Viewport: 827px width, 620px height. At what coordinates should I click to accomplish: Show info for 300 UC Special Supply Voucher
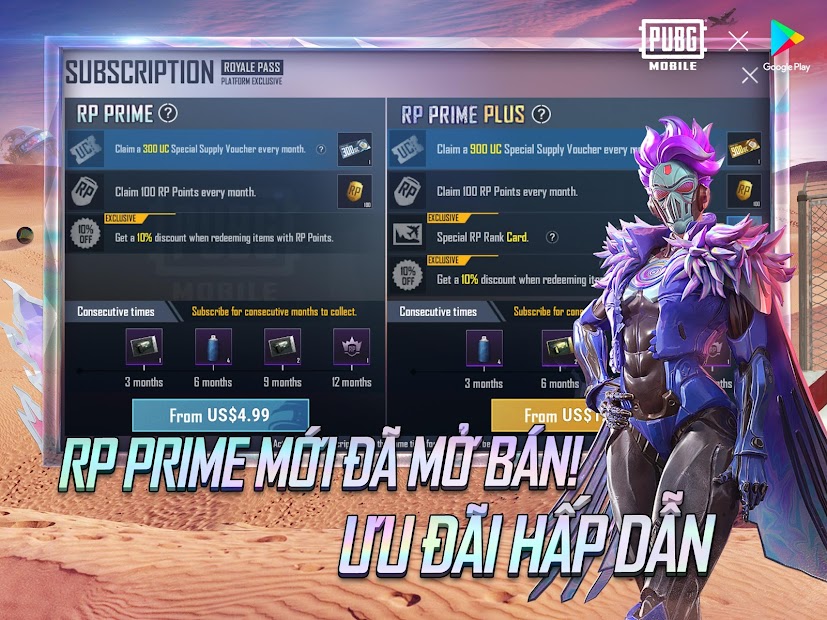(x=321, y=150)
